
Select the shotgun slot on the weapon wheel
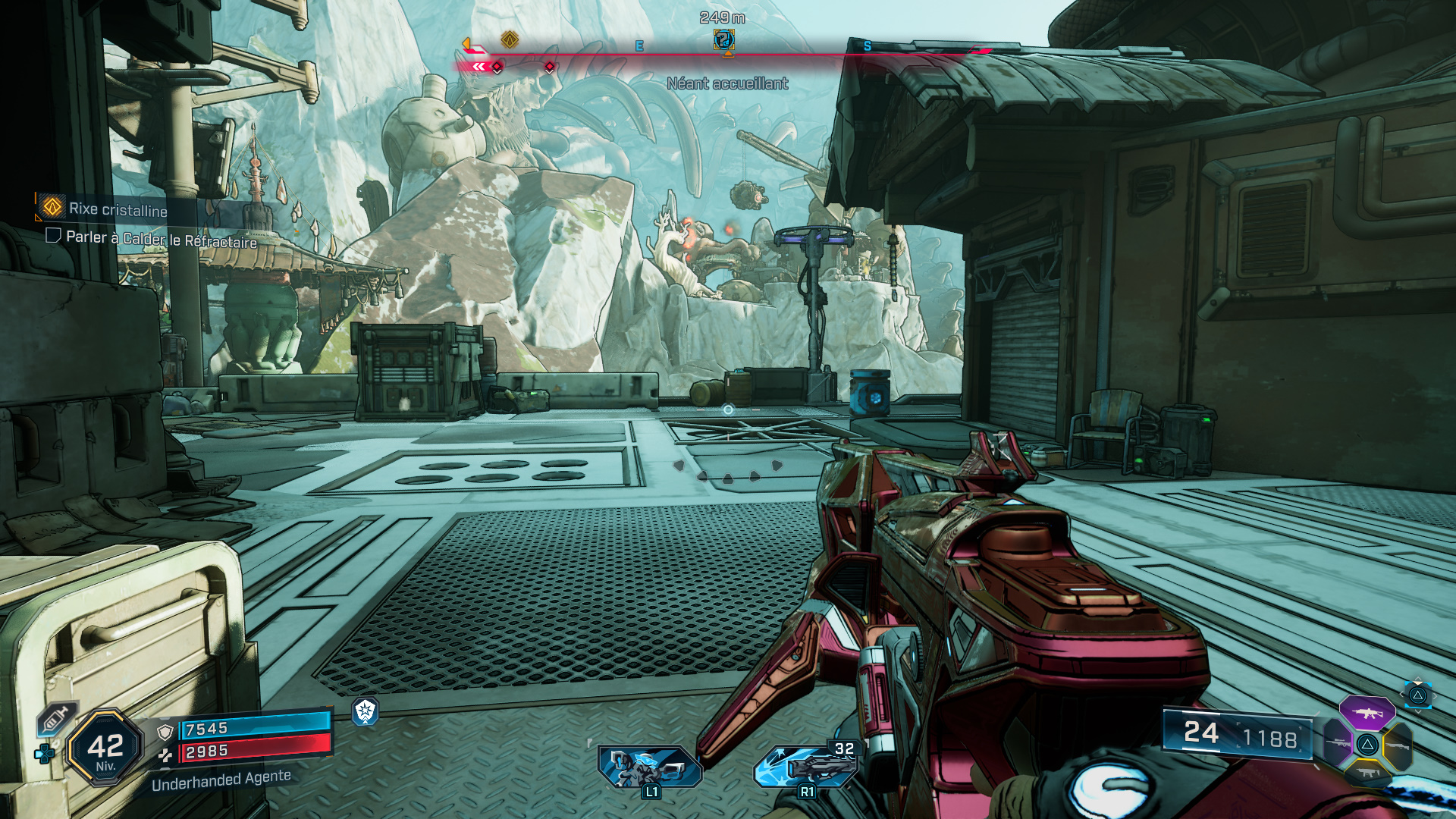coord(1398,745)
